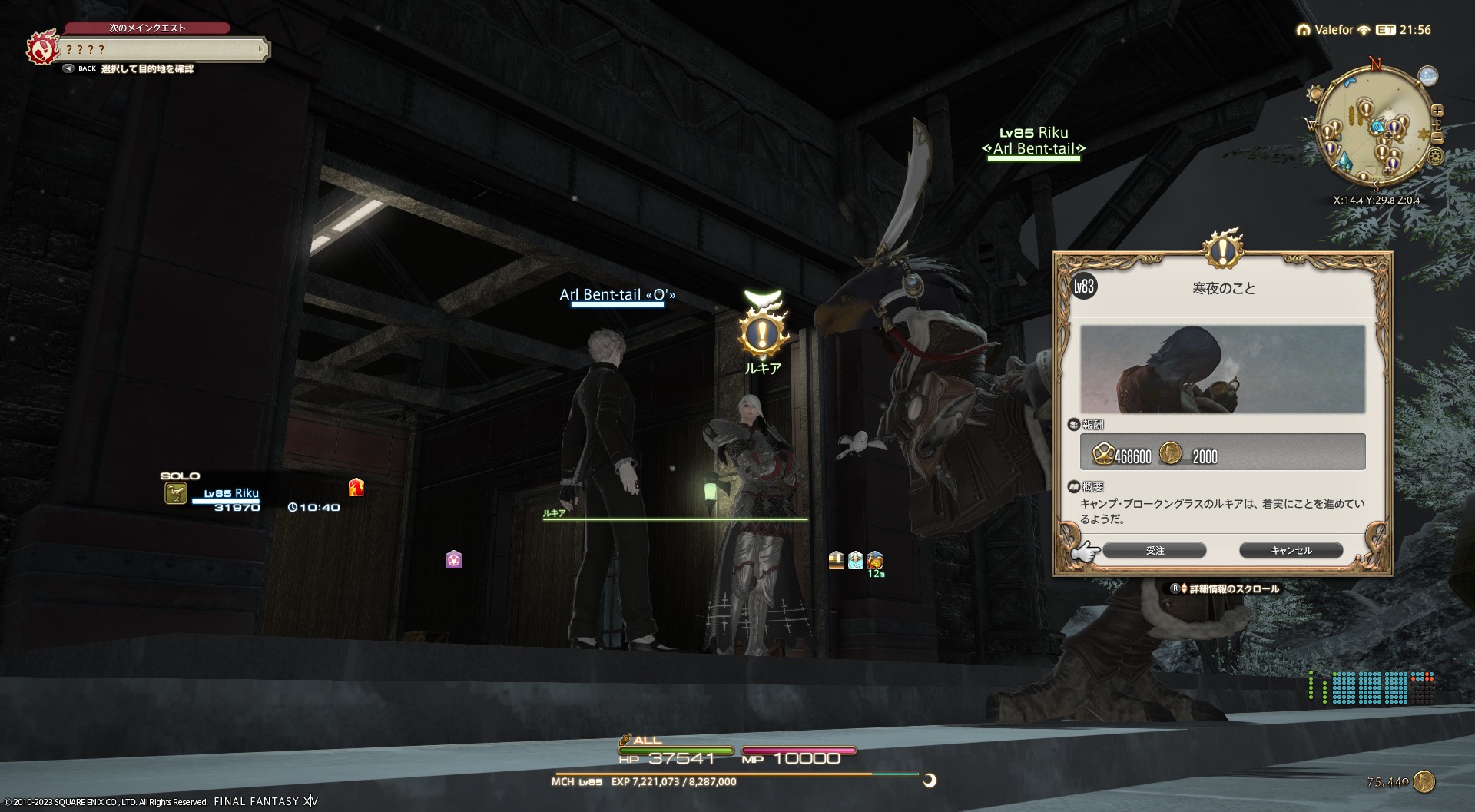Click the snowy weather icon beside the minimap
This screenshot has width=1475, height=812.
1428,76
